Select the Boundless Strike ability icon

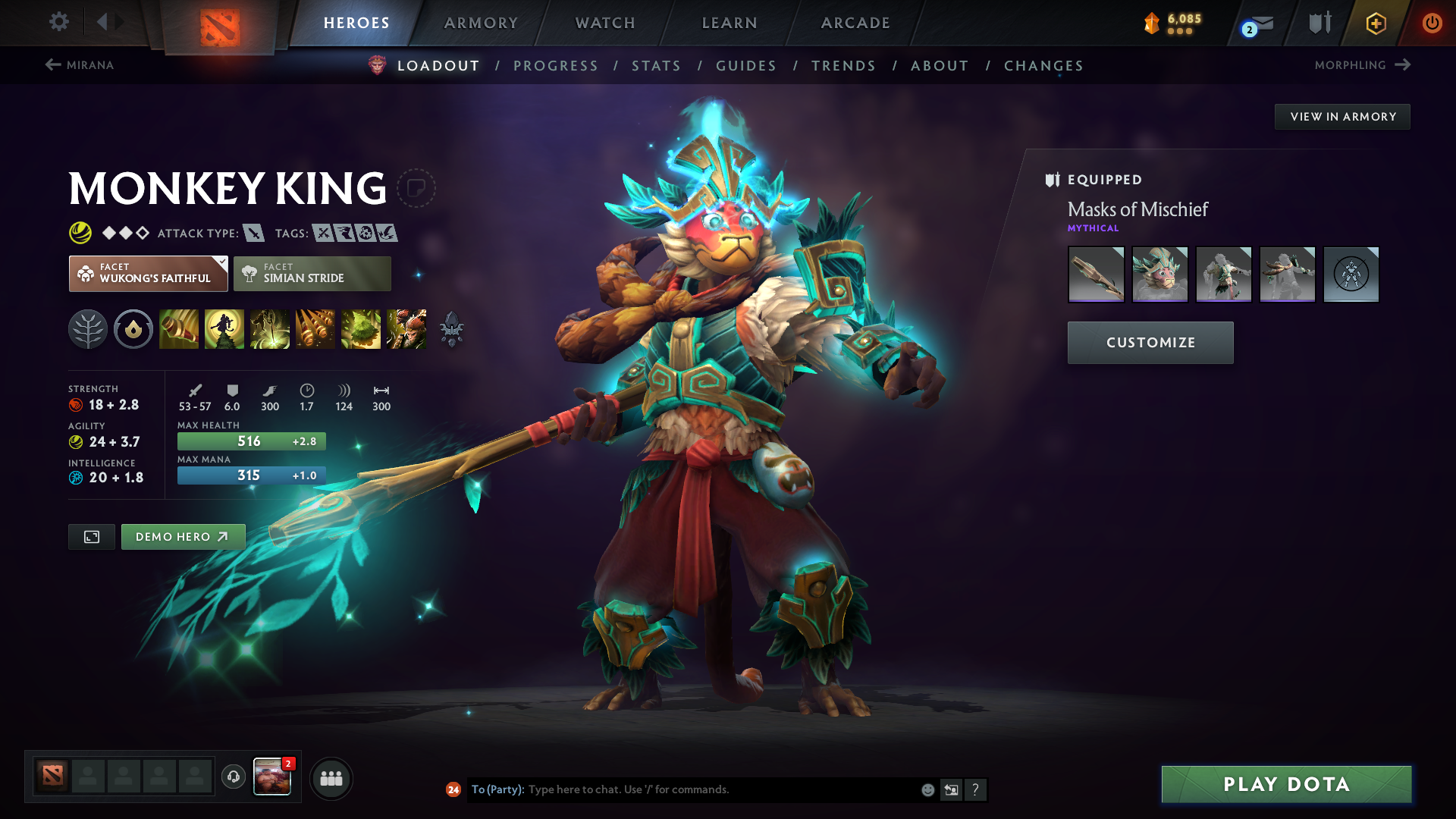(x=179, y=329)
